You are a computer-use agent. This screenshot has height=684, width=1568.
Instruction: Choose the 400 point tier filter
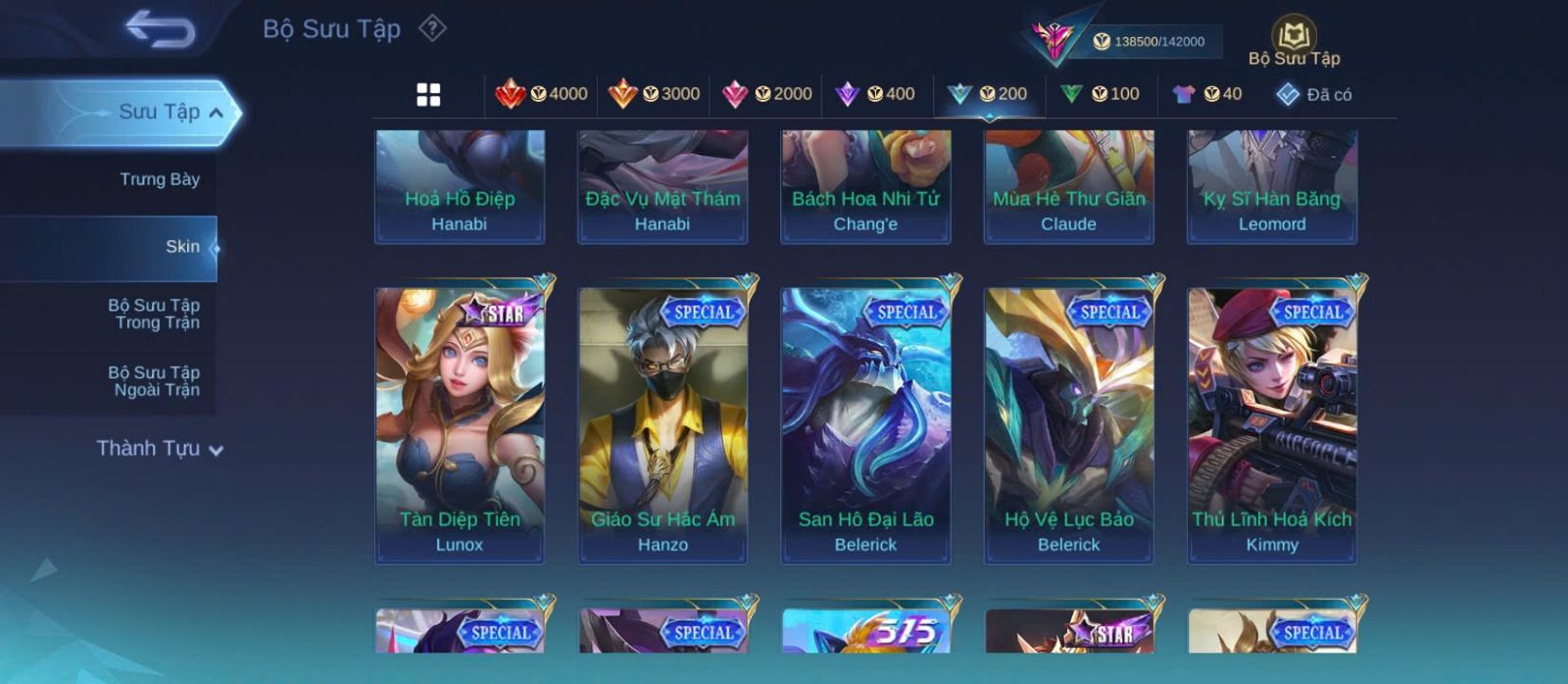[x=875, y=94]
